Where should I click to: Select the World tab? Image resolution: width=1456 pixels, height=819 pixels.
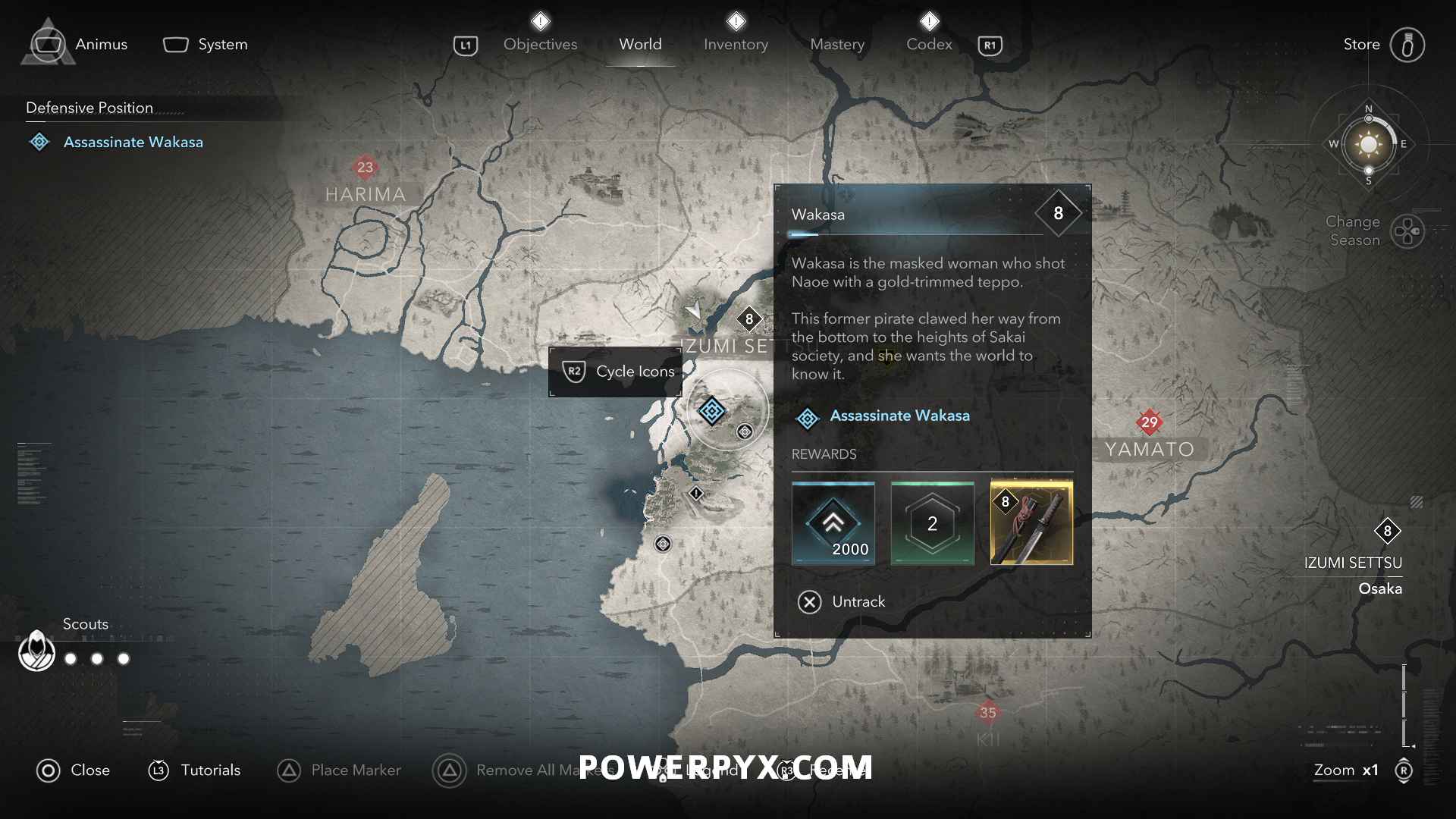click(640, 44)
